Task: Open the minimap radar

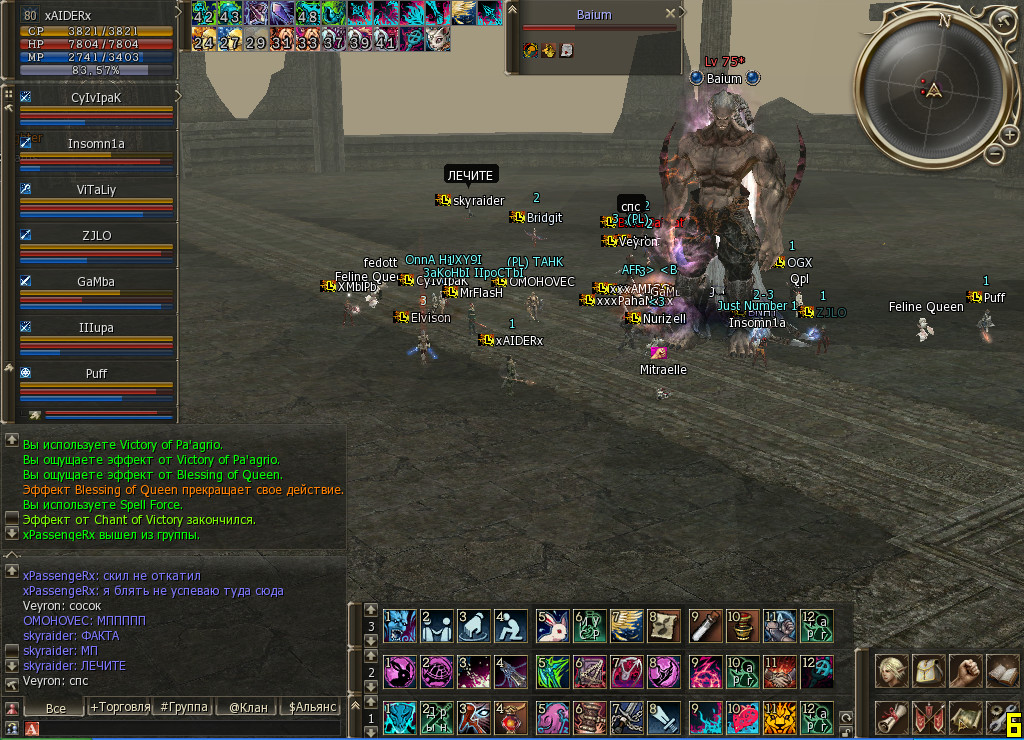Action: (934, 90)
